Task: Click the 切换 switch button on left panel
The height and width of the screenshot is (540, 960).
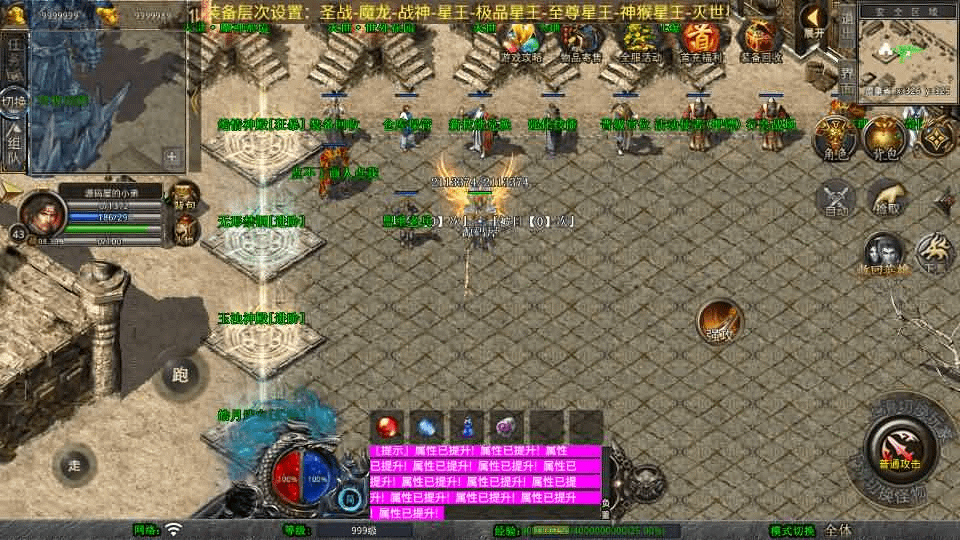Action: (x=14, y=103)
